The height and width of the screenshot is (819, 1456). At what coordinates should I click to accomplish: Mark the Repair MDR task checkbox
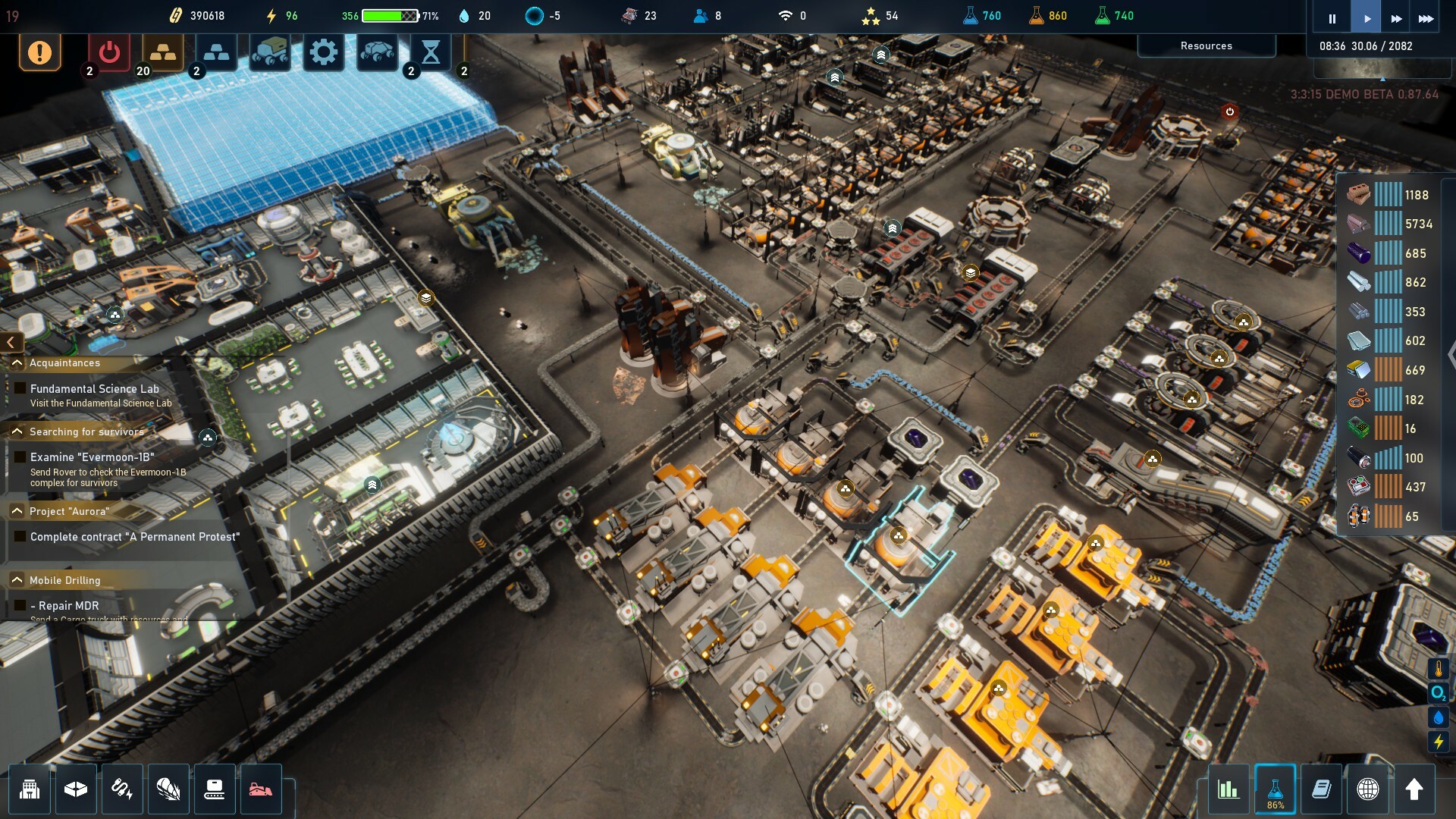tap(18, 606)
